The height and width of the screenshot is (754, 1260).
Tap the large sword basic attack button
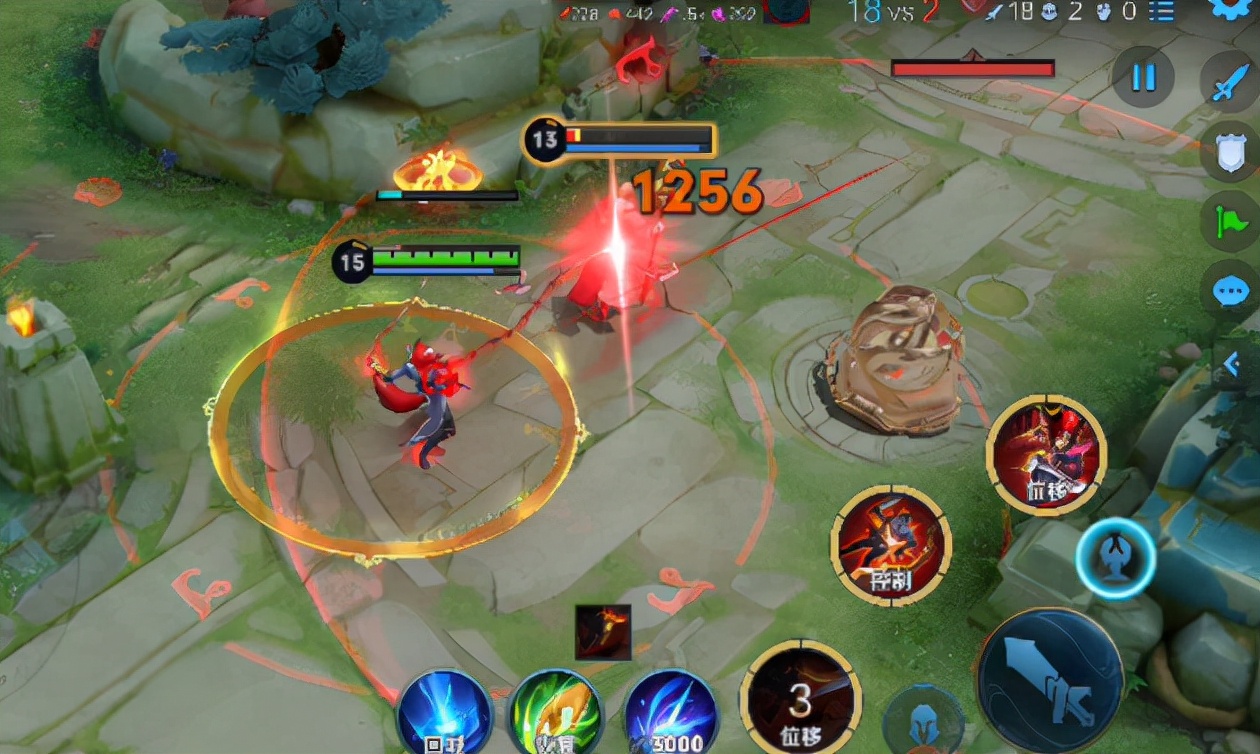tap(1049, 679)
